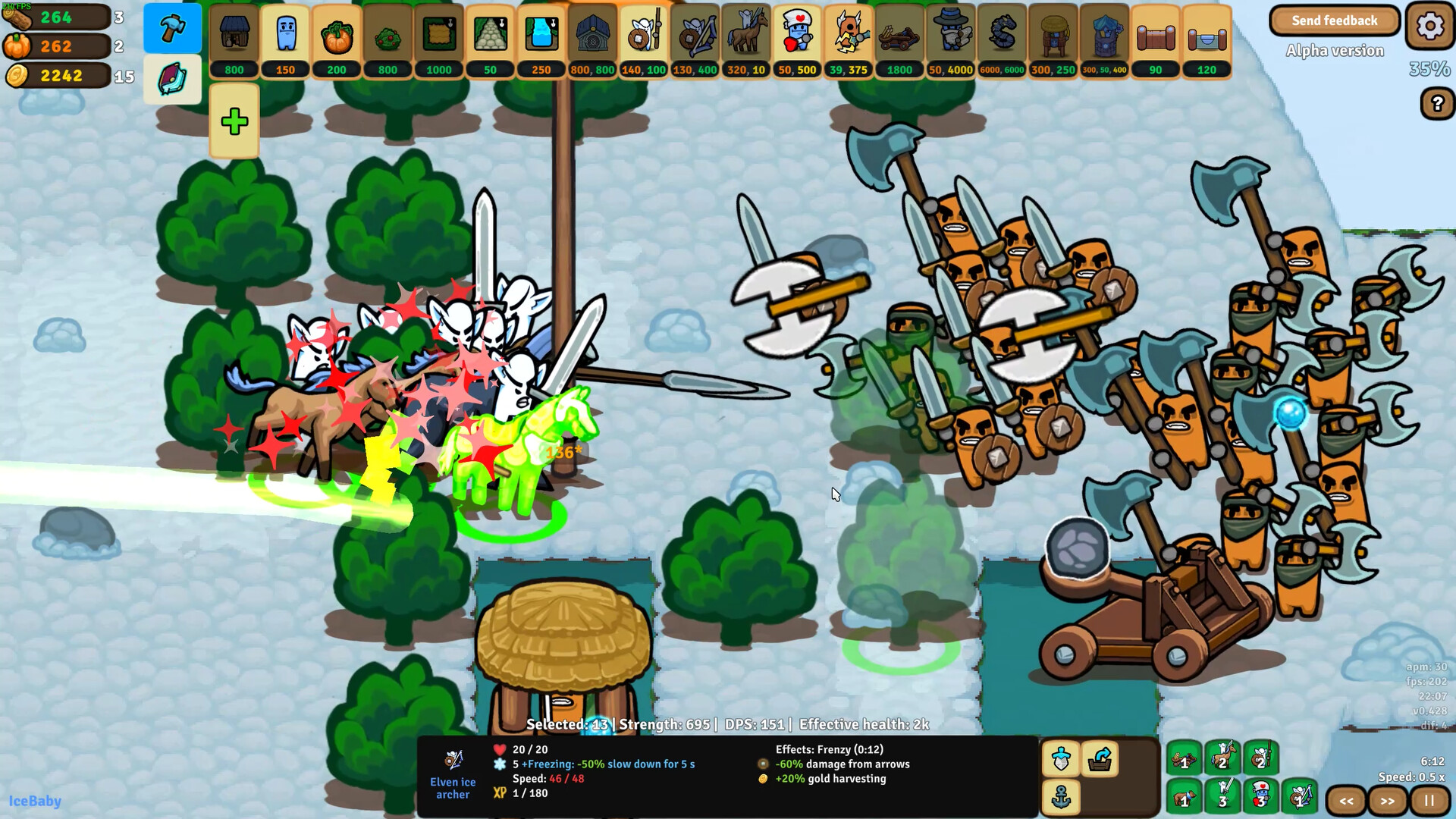Pick the healer unit from the build bar
This screenshot has width=1456, height=819.
pos(795,34)
